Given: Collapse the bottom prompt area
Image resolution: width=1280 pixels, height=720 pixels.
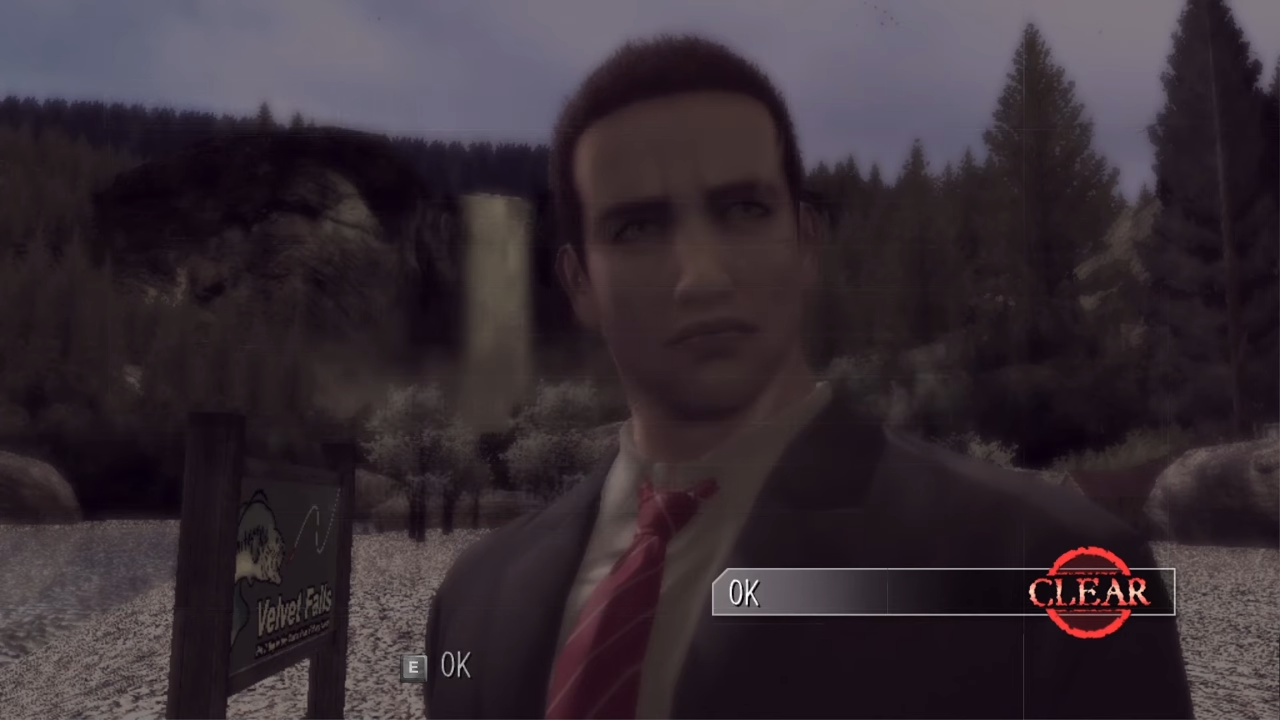Looking at the screenshot, I should click(x=440, y=667).
